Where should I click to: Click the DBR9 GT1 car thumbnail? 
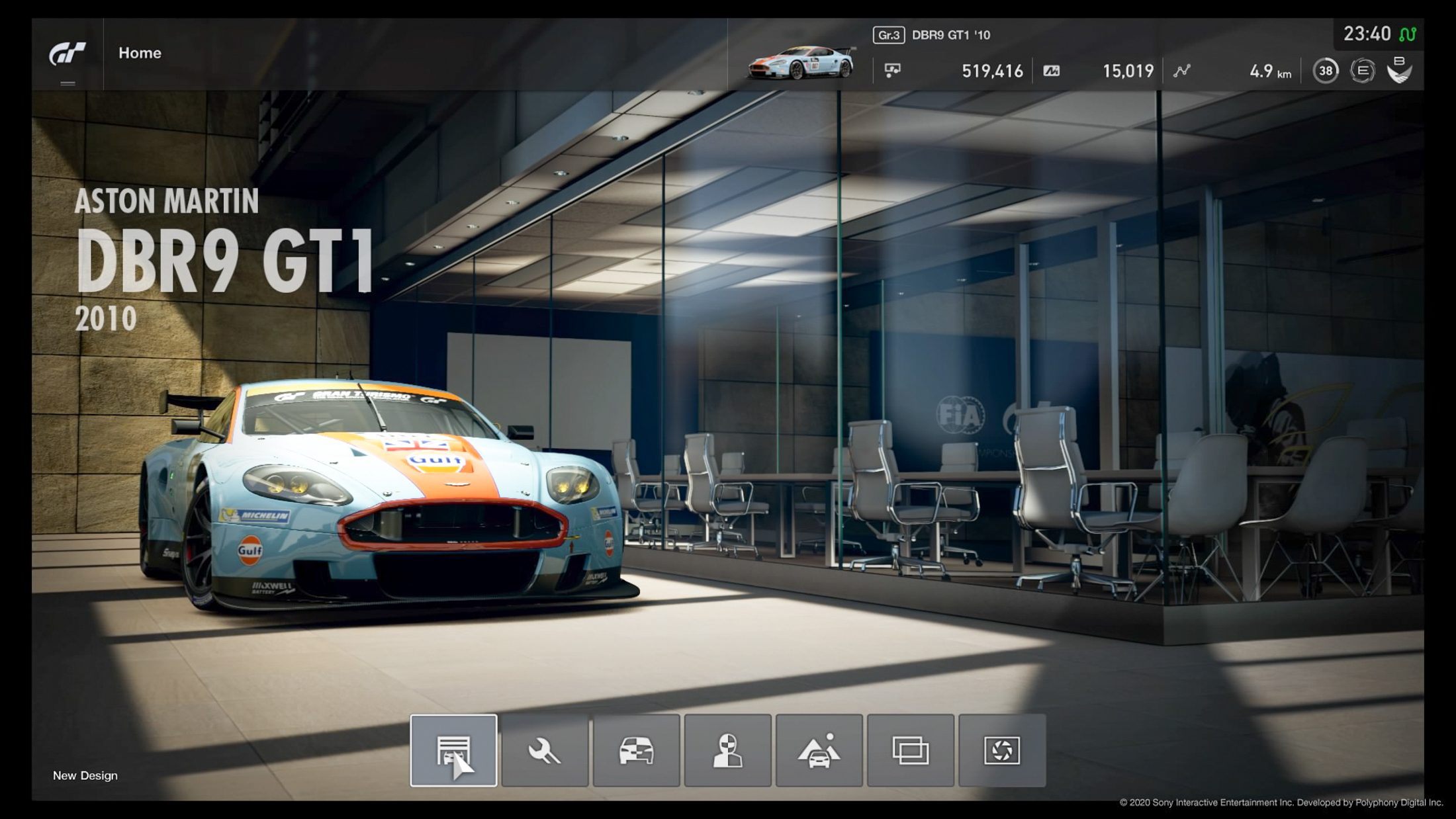point(801,63)
